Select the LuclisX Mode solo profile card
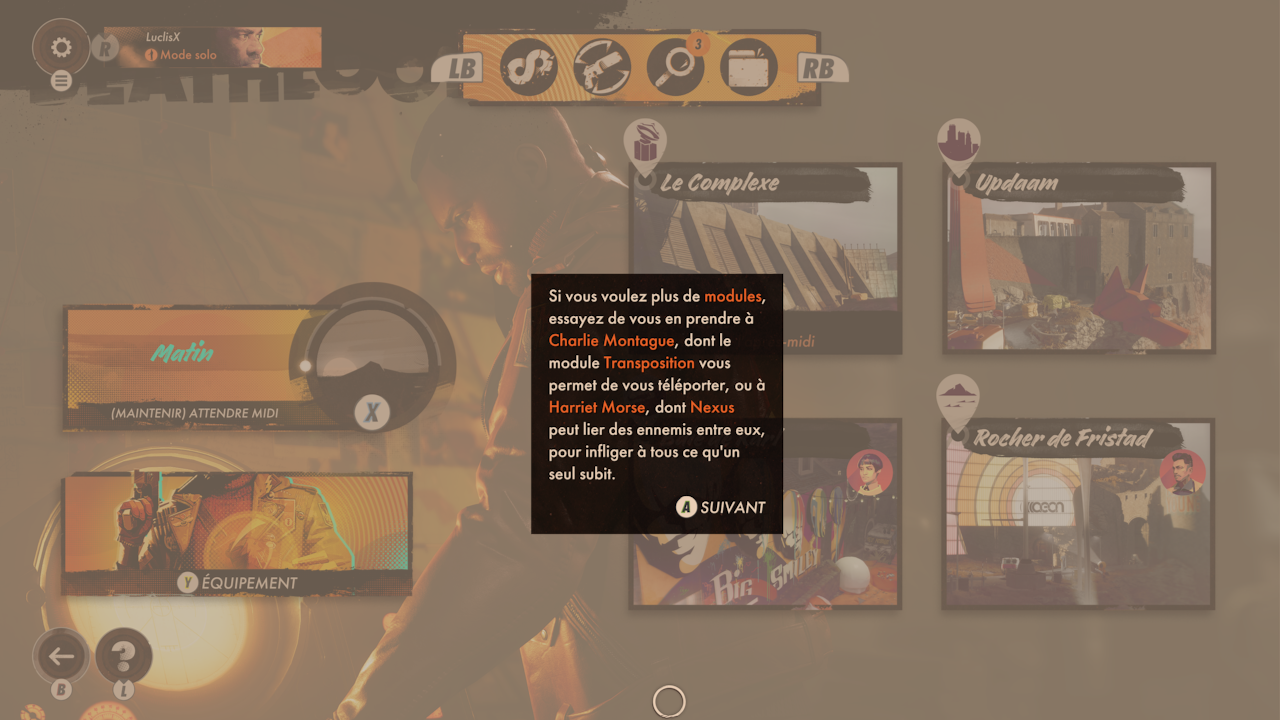Image resolution: width=1280 pixels, height=720 pixels. (x=212, y=47)
